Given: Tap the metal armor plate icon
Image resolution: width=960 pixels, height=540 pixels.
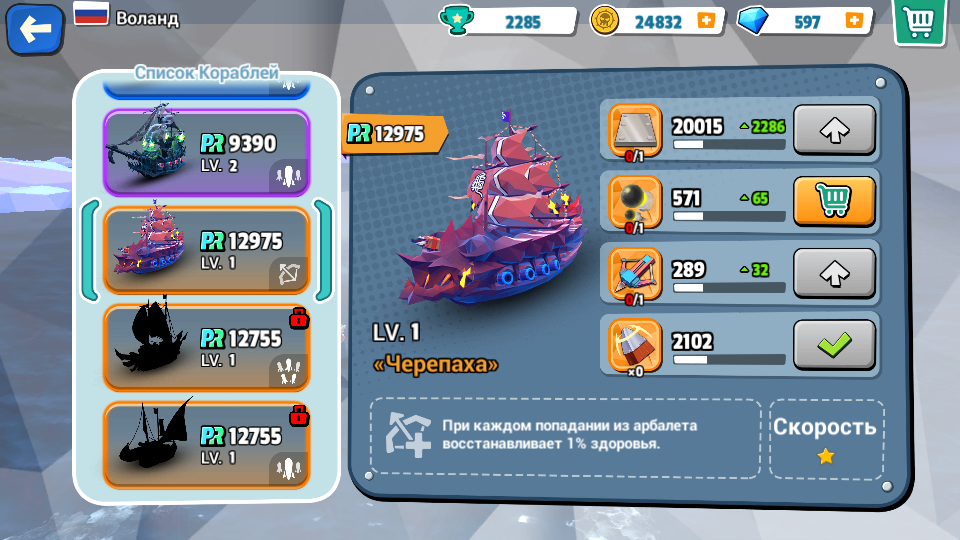Looking at the screenshot, I should pyautogui.click(x=635, y=130).
